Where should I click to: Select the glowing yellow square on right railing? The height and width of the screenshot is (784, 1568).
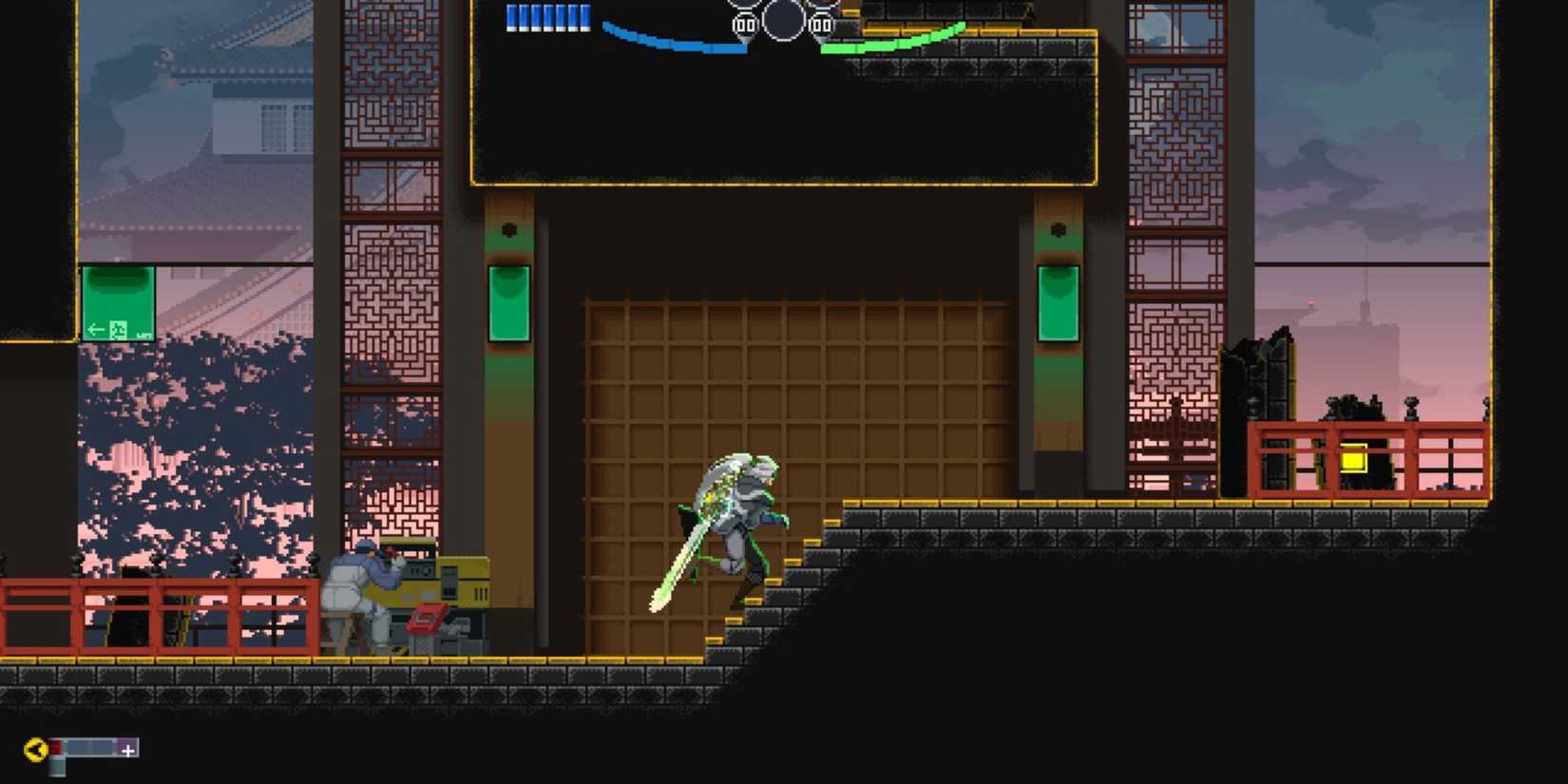click(x=1355, y=462)
